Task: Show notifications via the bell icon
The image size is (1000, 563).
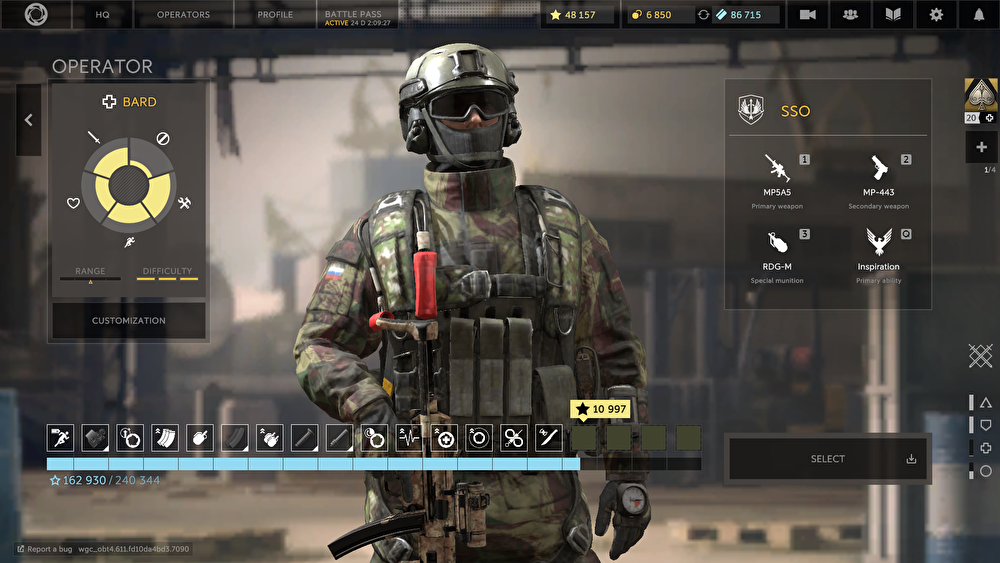Action: click(x=979, y=15)
